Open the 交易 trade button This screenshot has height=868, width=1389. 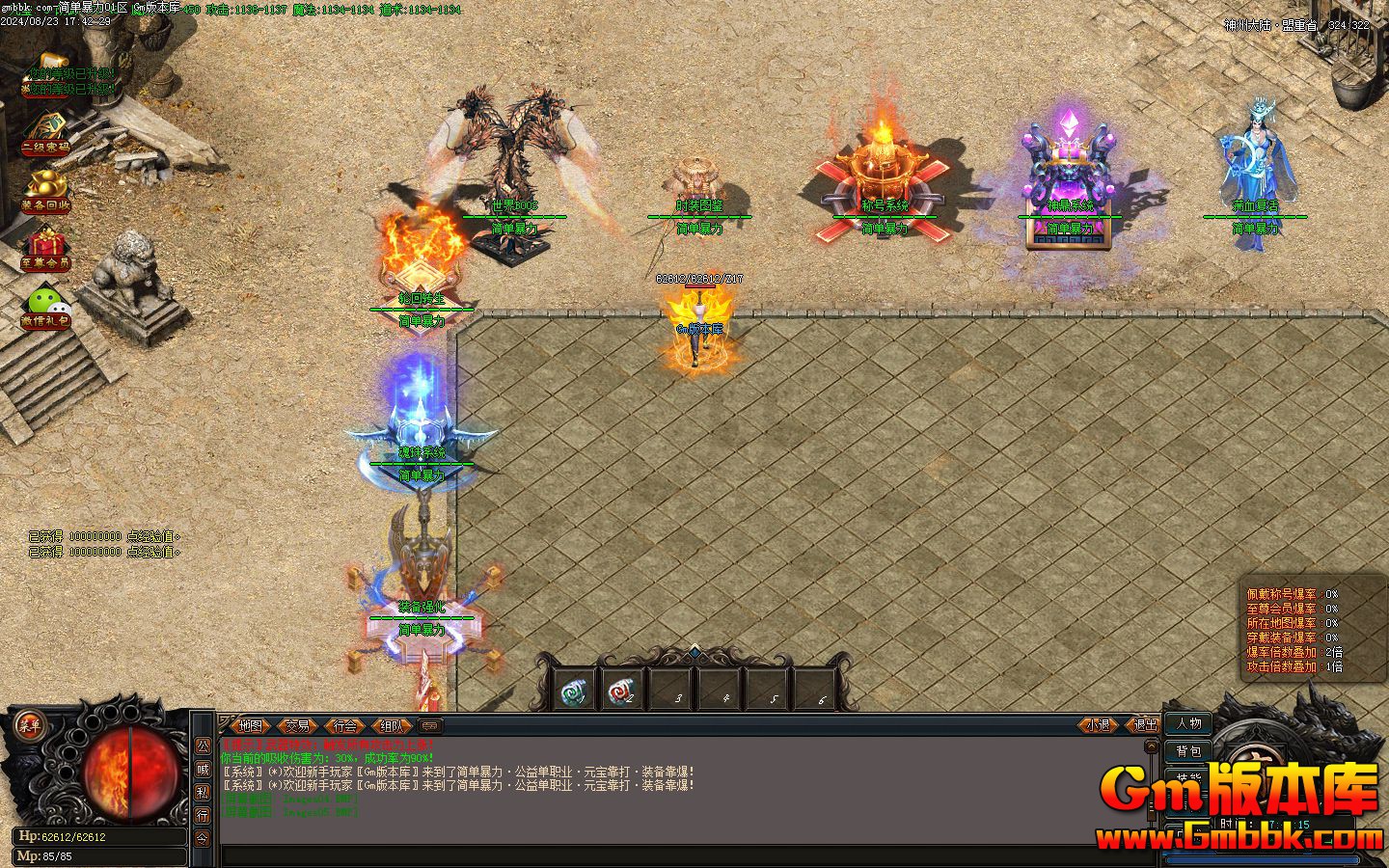point(298,726)
